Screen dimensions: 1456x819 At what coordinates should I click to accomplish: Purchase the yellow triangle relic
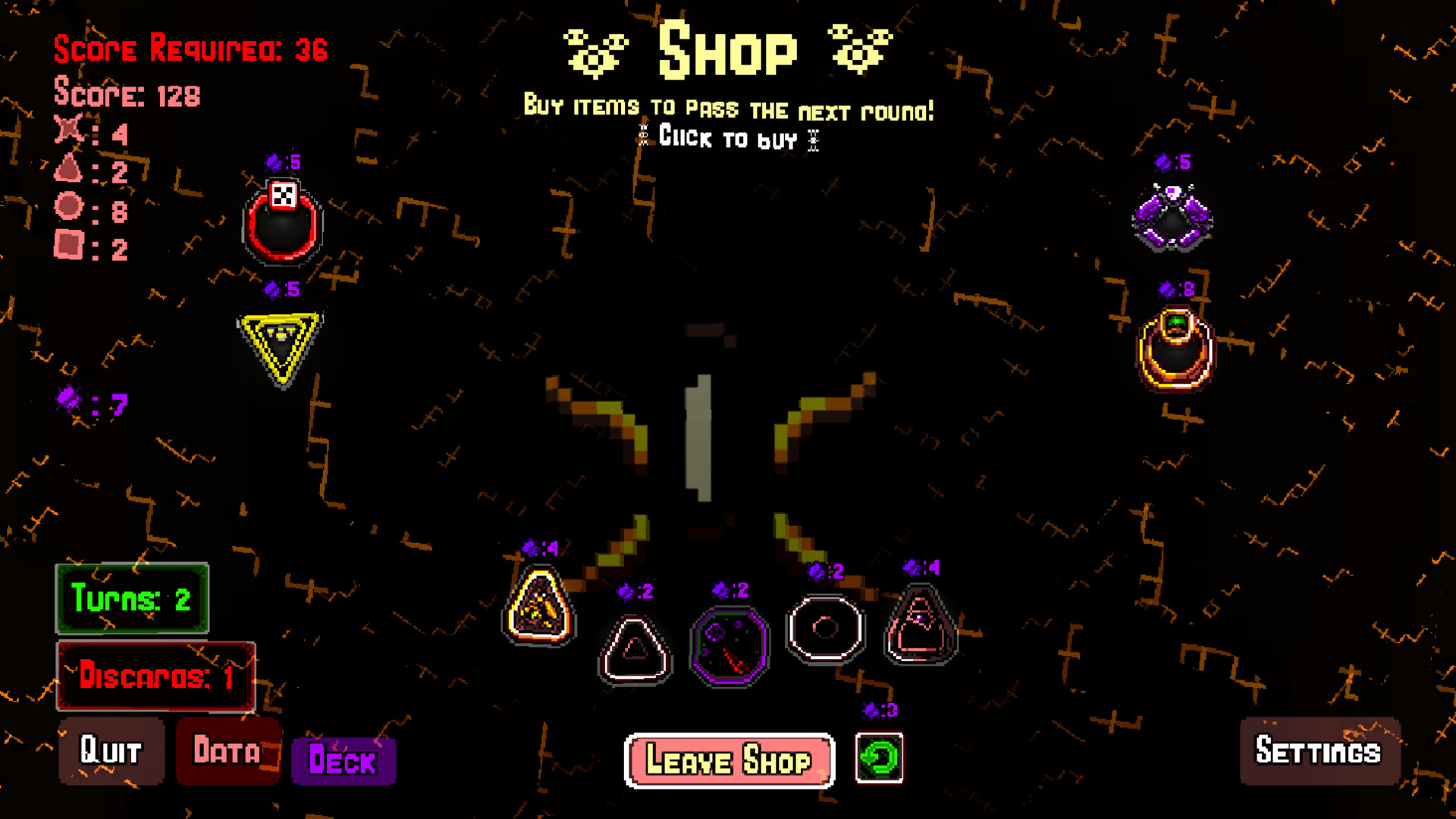[x=281, y=341]
